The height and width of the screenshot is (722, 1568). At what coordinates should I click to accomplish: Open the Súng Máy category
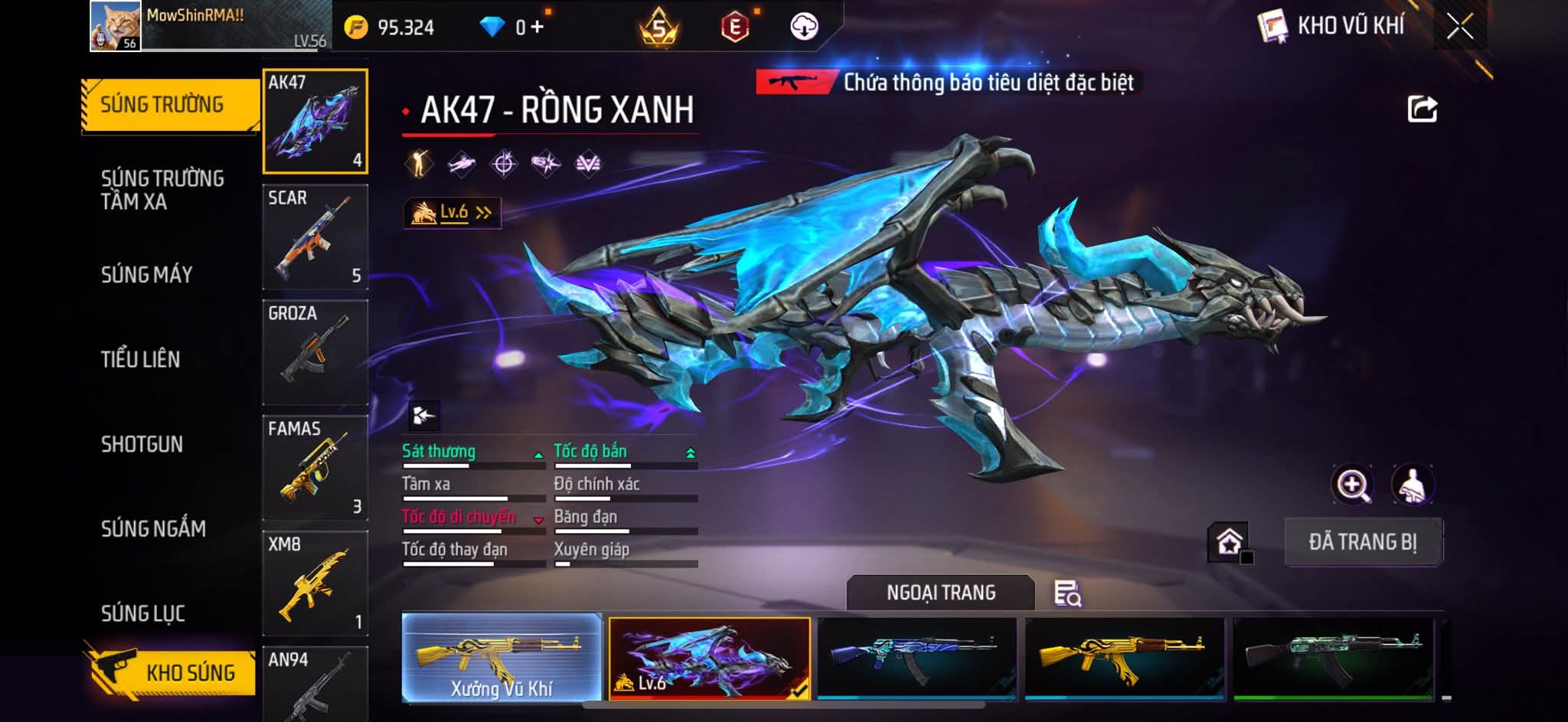click(147, 274)
